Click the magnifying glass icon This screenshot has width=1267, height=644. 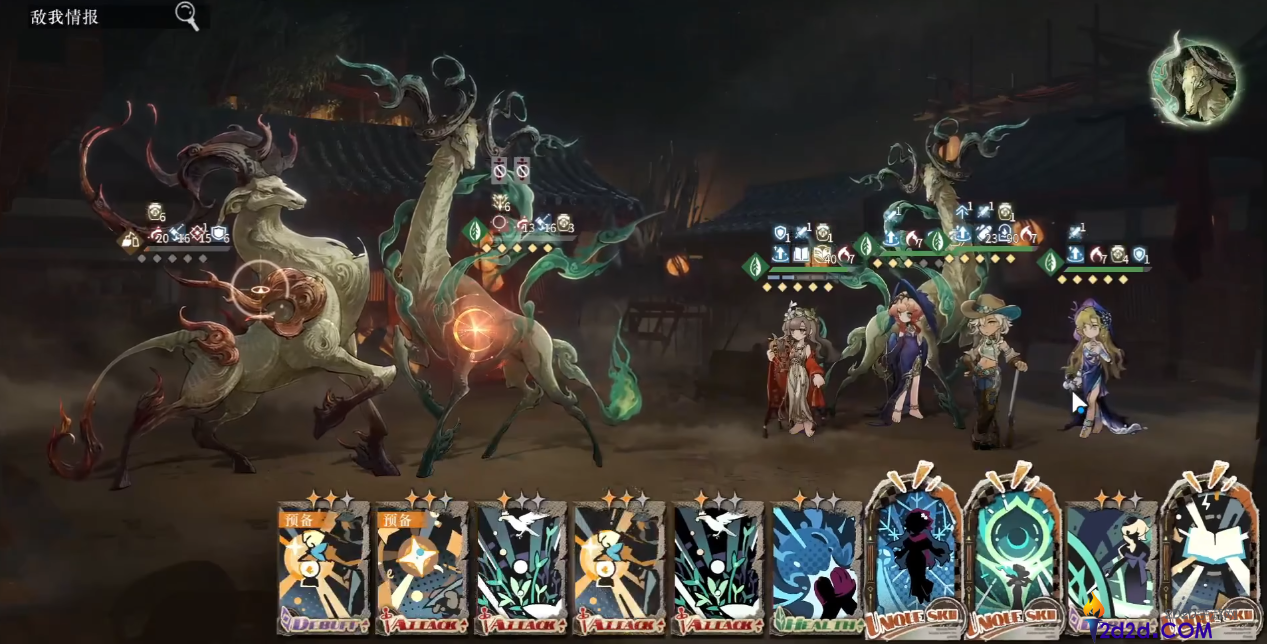point(187,16)
